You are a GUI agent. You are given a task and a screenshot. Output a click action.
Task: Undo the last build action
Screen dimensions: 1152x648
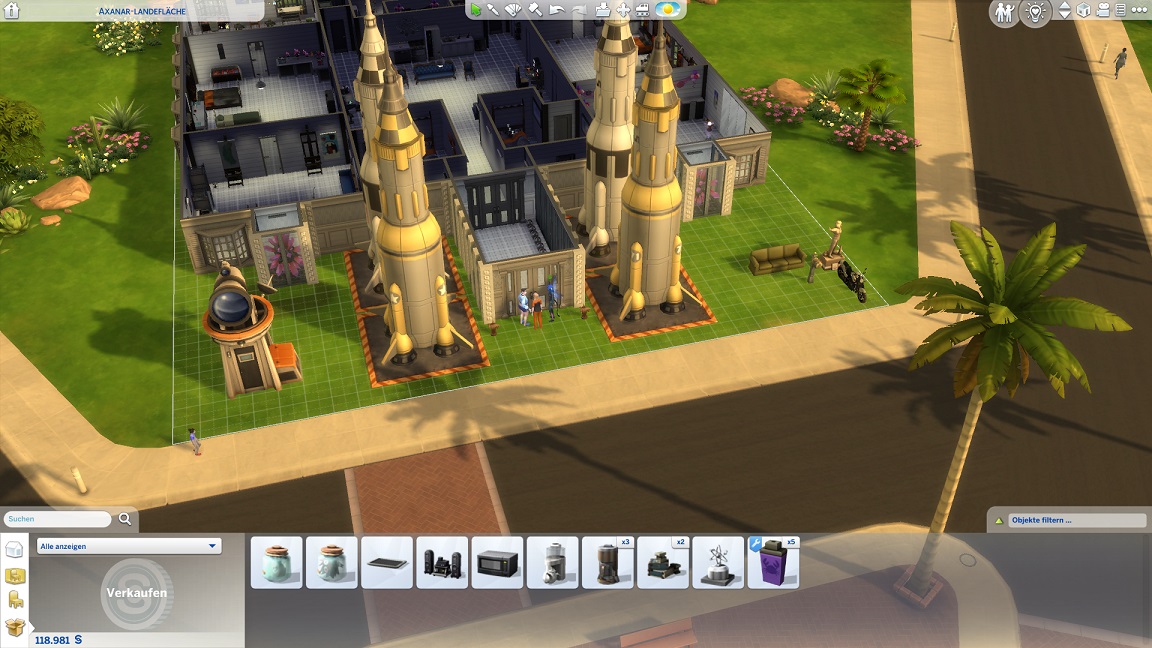click(x=557, y=10)
